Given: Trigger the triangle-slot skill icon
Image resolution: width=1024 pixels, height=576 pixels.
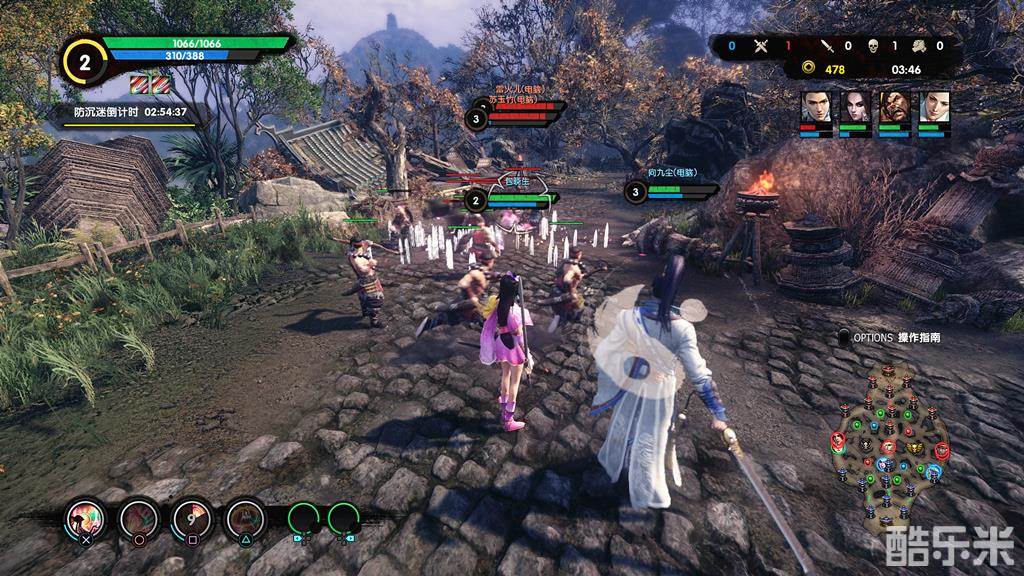Looking at the screenshot, I should [x=244, y=518].
